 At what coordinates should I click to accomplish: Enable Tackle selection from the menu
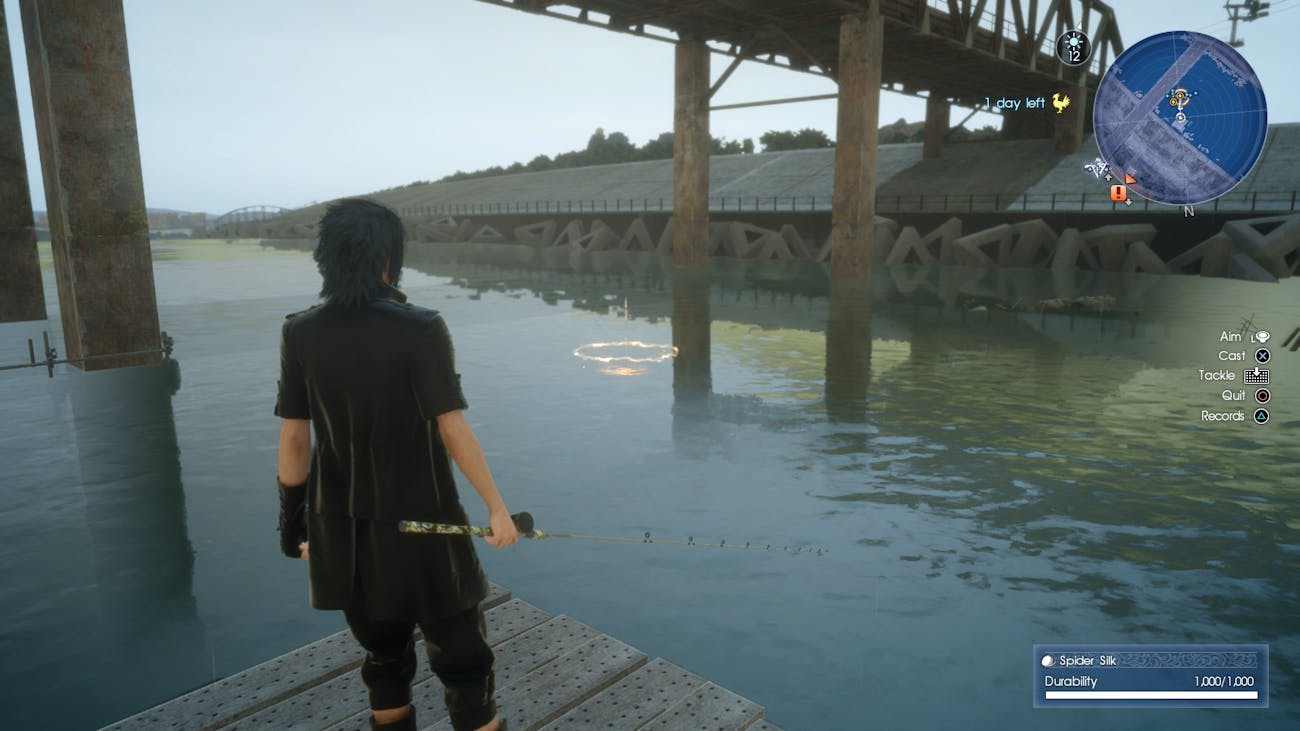[x=1218, y=375]
